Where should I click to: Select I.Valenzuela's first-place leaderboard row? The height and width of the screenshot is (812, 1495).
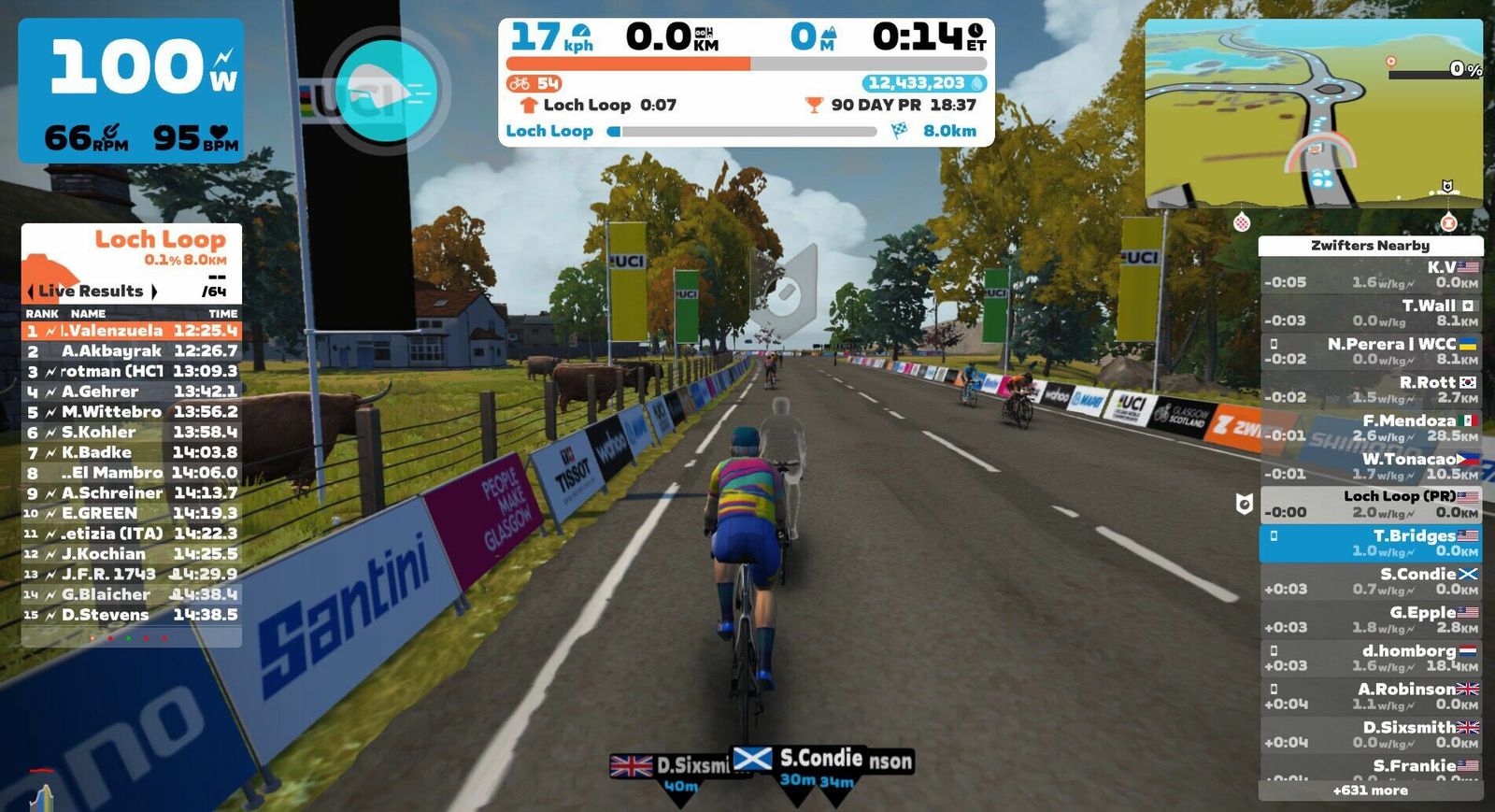click(131, 331)
